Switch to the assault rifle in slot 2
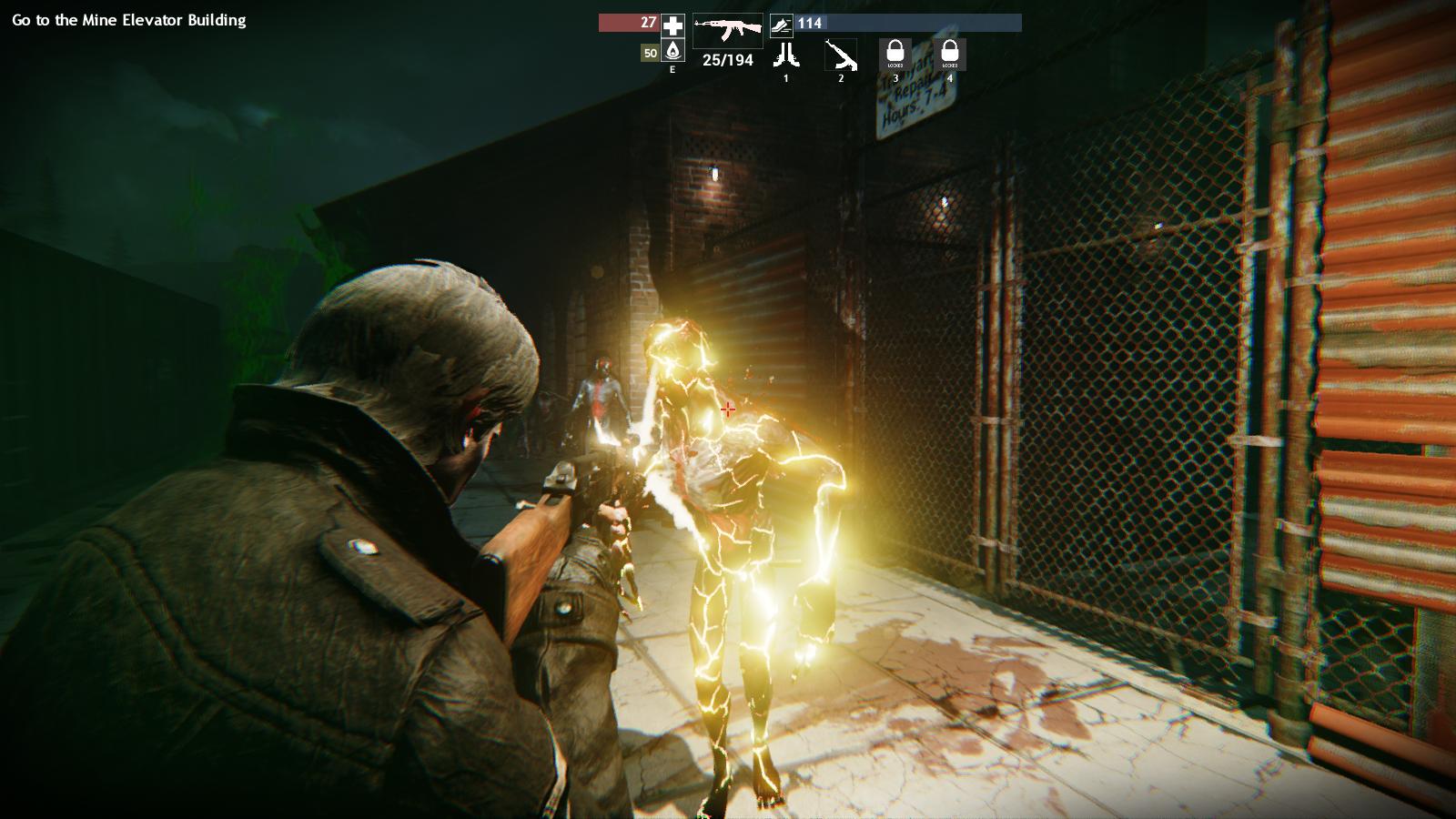Screen dimensions: 1456x819 841,55
